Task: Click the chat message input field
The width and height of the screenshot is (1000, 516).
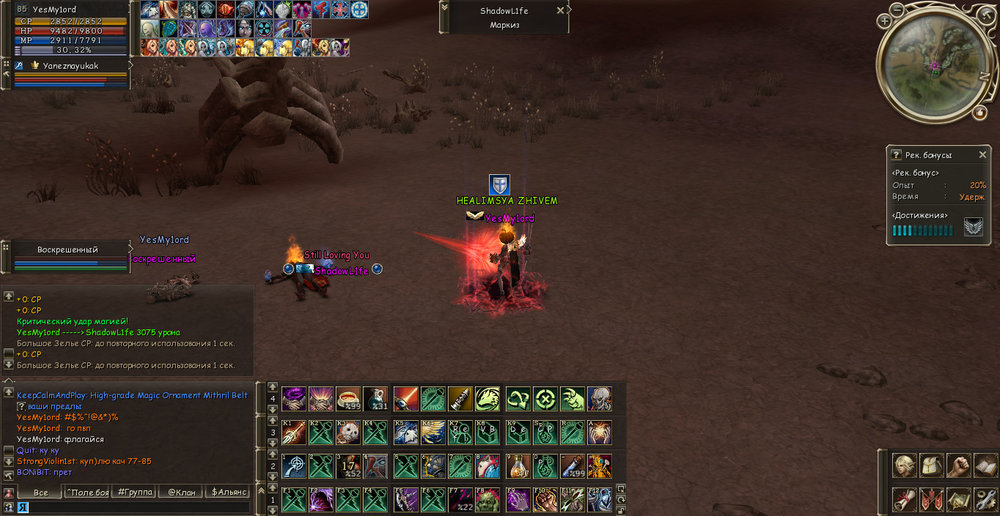Action: coord(130,507)
